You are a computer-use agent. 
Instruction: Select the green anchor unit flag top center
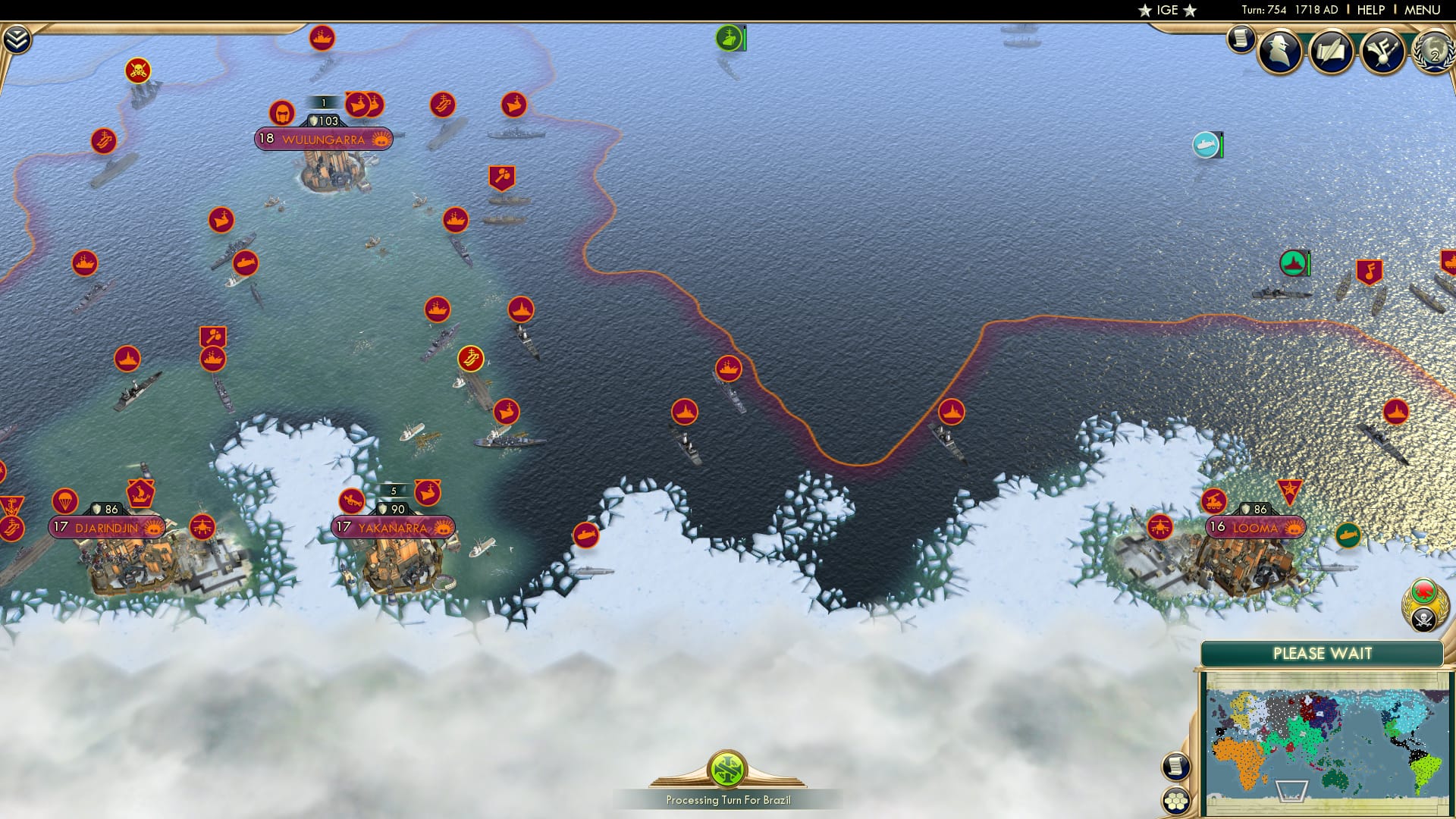coord(730,36)
